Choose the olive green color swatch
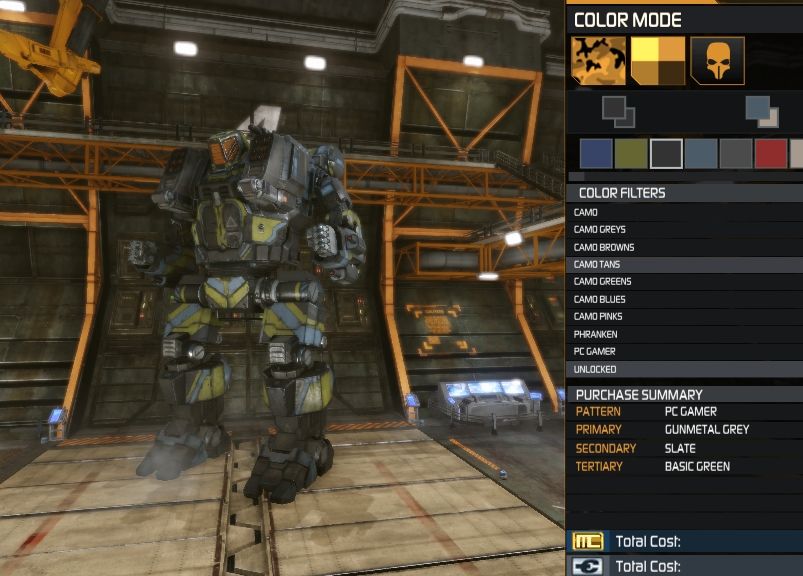803x576 pixels. point(631,154)
